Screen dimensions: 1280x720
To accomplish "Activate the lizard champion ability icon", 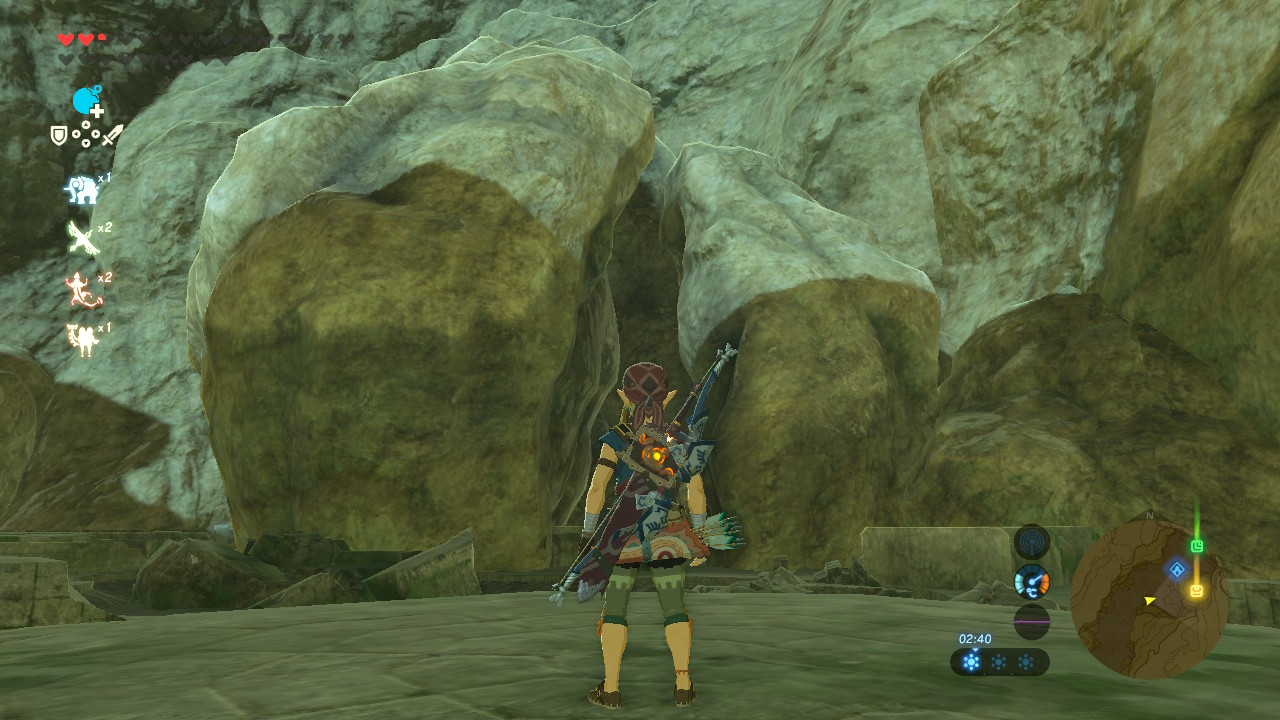I will (x=80, y=289).
